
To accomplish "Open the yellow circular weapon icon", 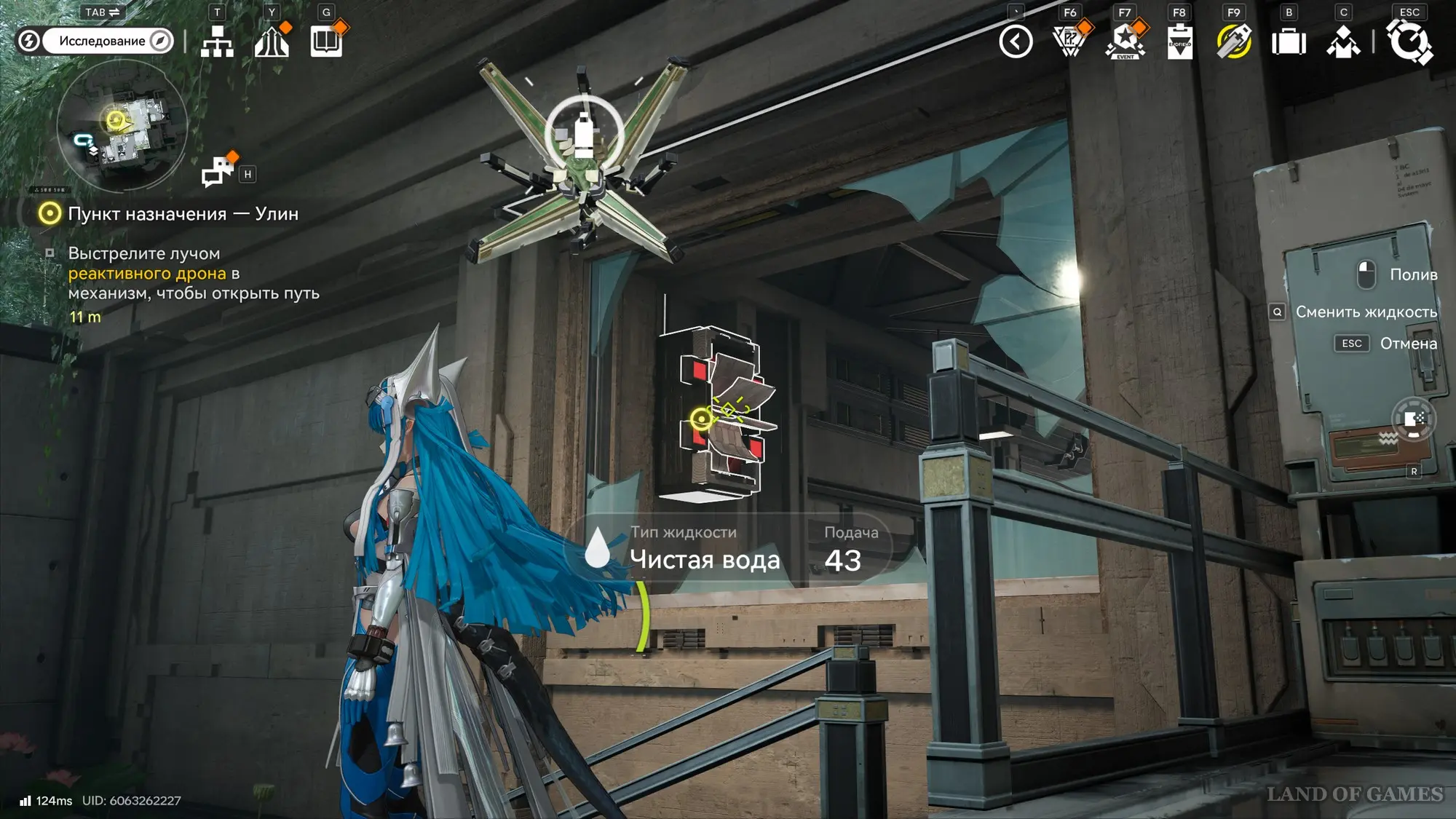I will (1234, 41).
